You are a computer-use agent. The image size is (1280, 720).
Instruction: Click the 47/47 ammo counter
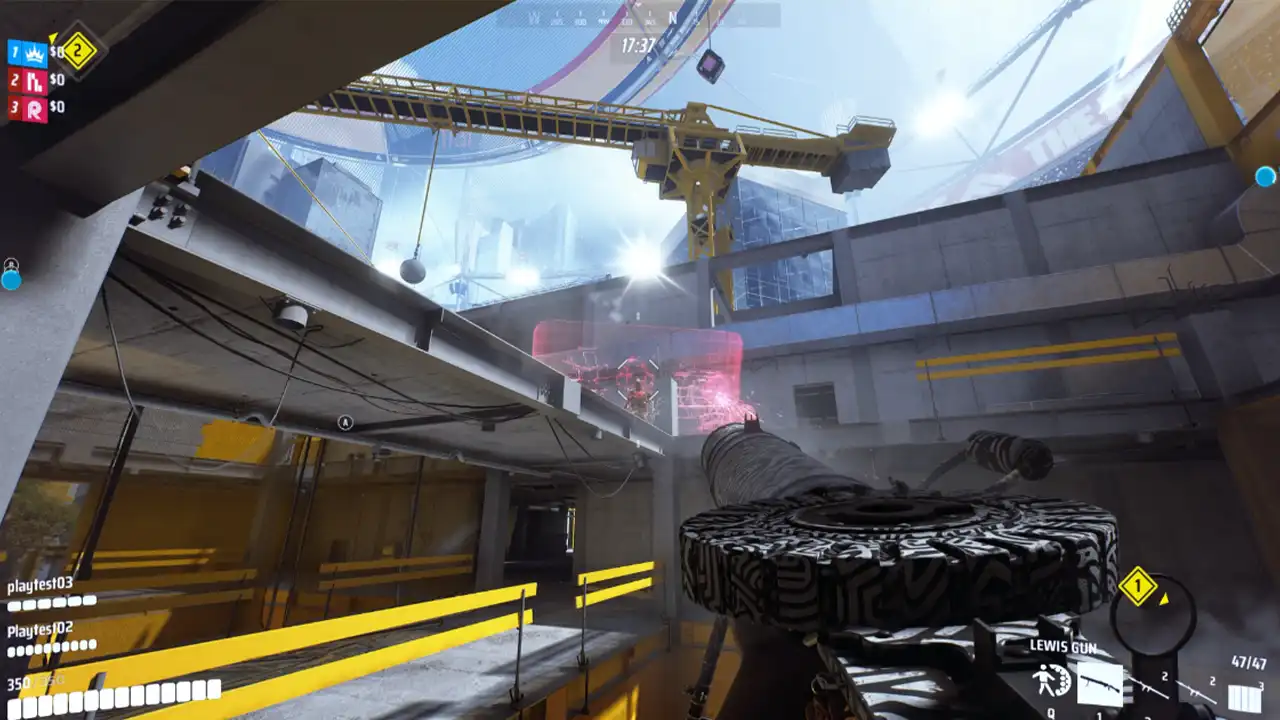point(1249,661)
